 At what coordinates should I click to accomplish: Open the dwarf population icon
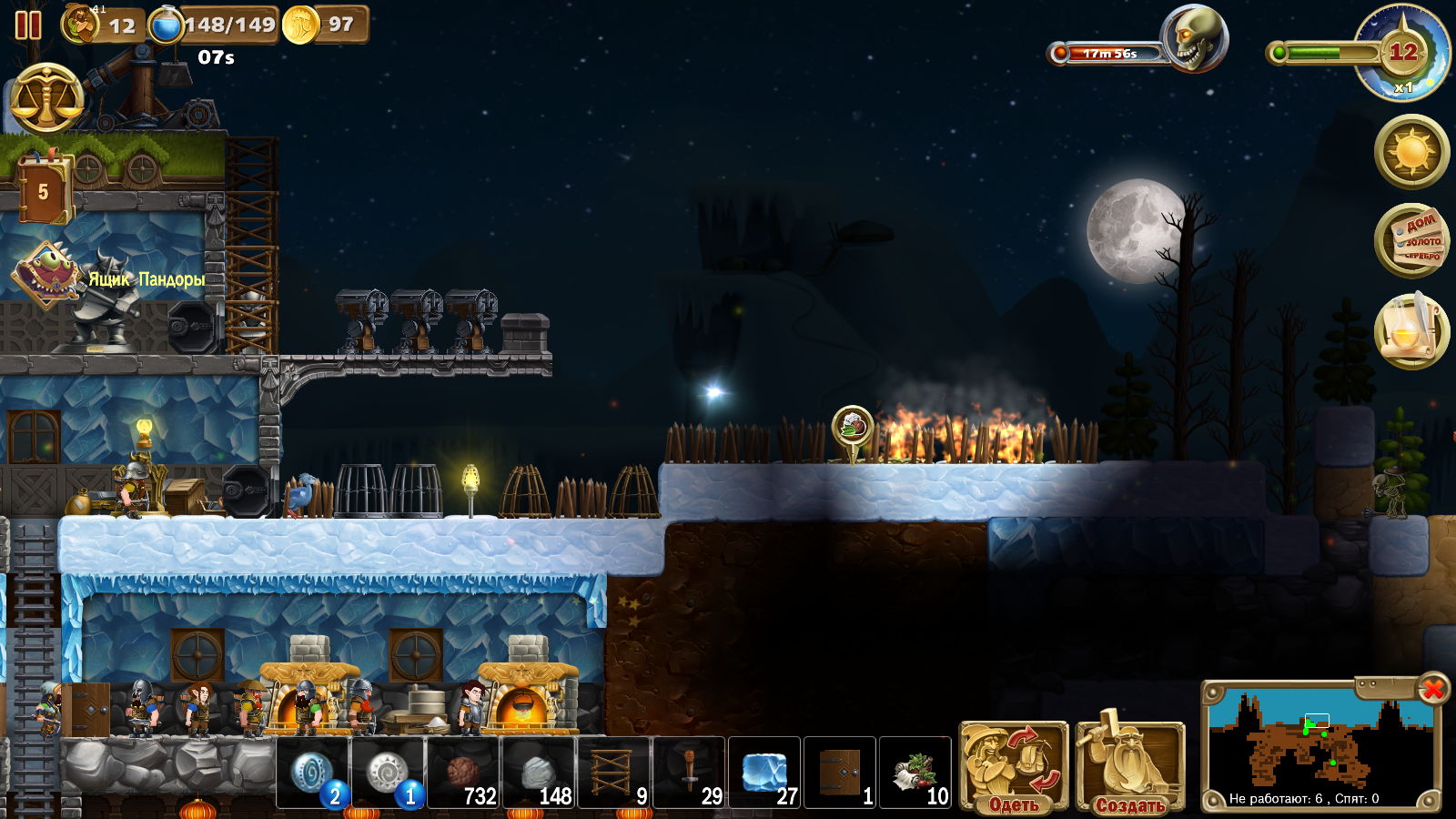point(81,24)
